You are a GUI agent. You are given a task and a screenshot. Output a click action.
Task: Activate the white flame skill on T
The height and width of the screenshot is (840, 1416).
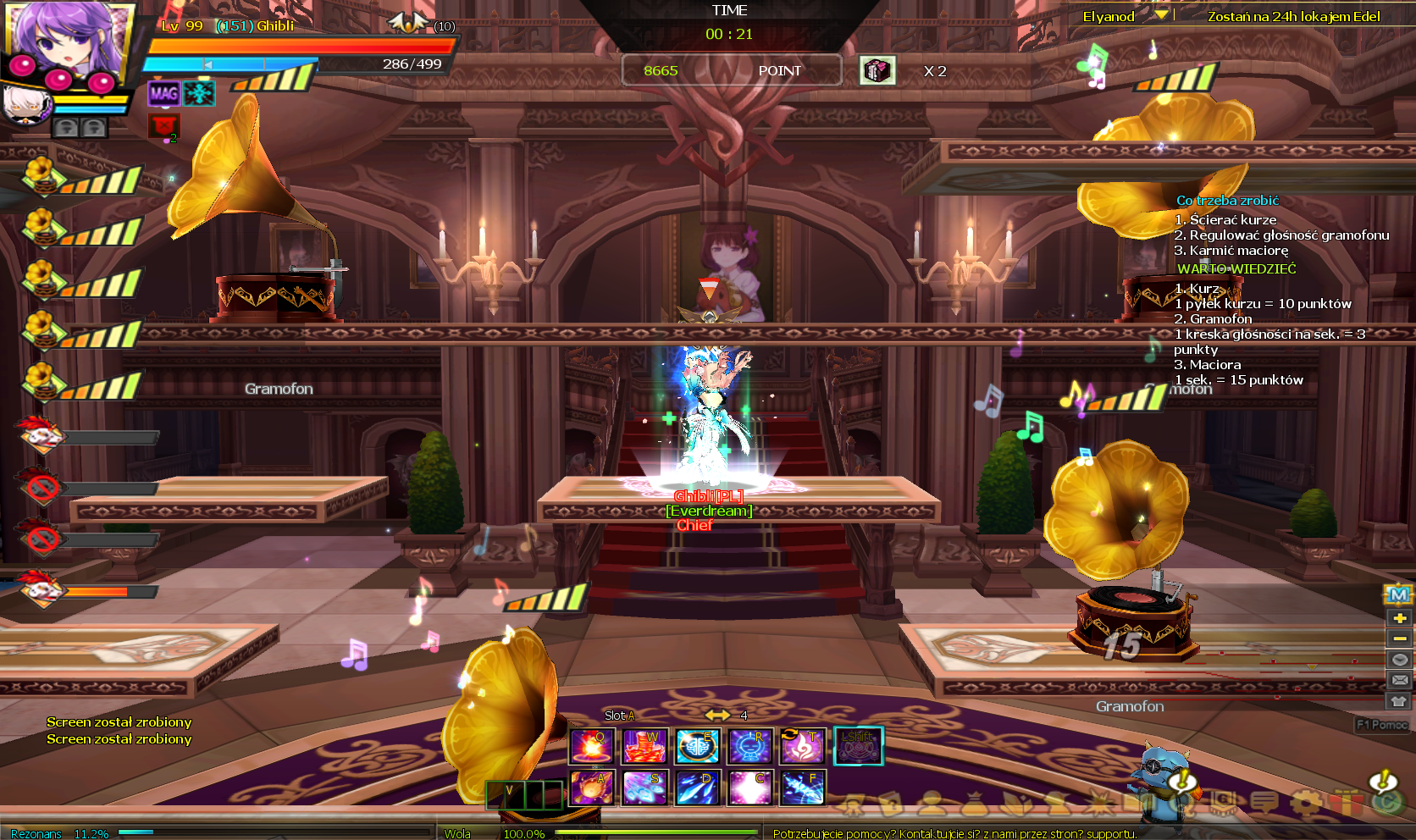tap(803, 746)
